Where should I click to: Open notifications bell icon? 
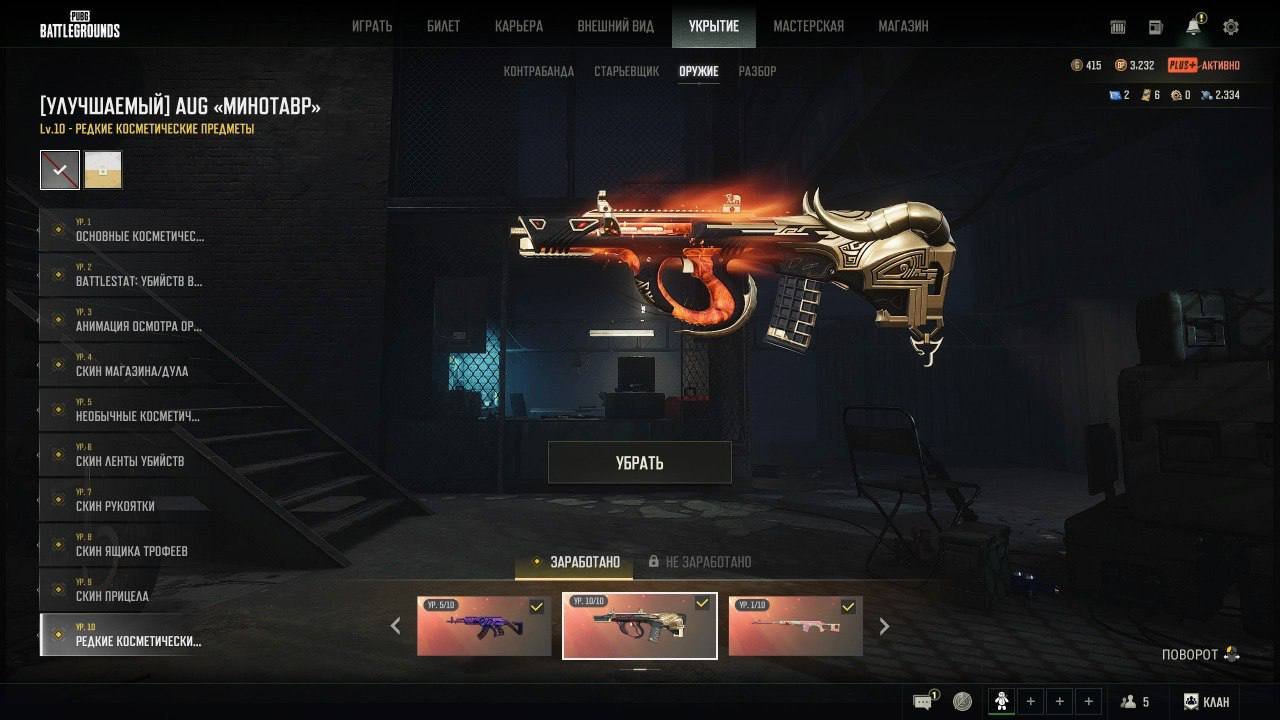(1194, 27)
